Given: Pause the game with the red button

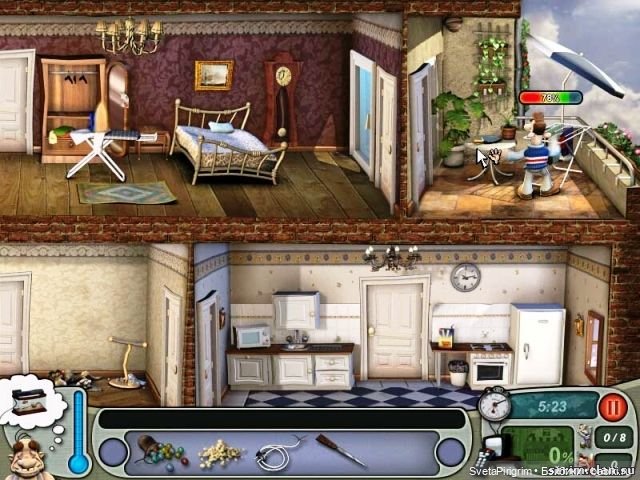Looking at the screenshot, I should coord(614,406).
